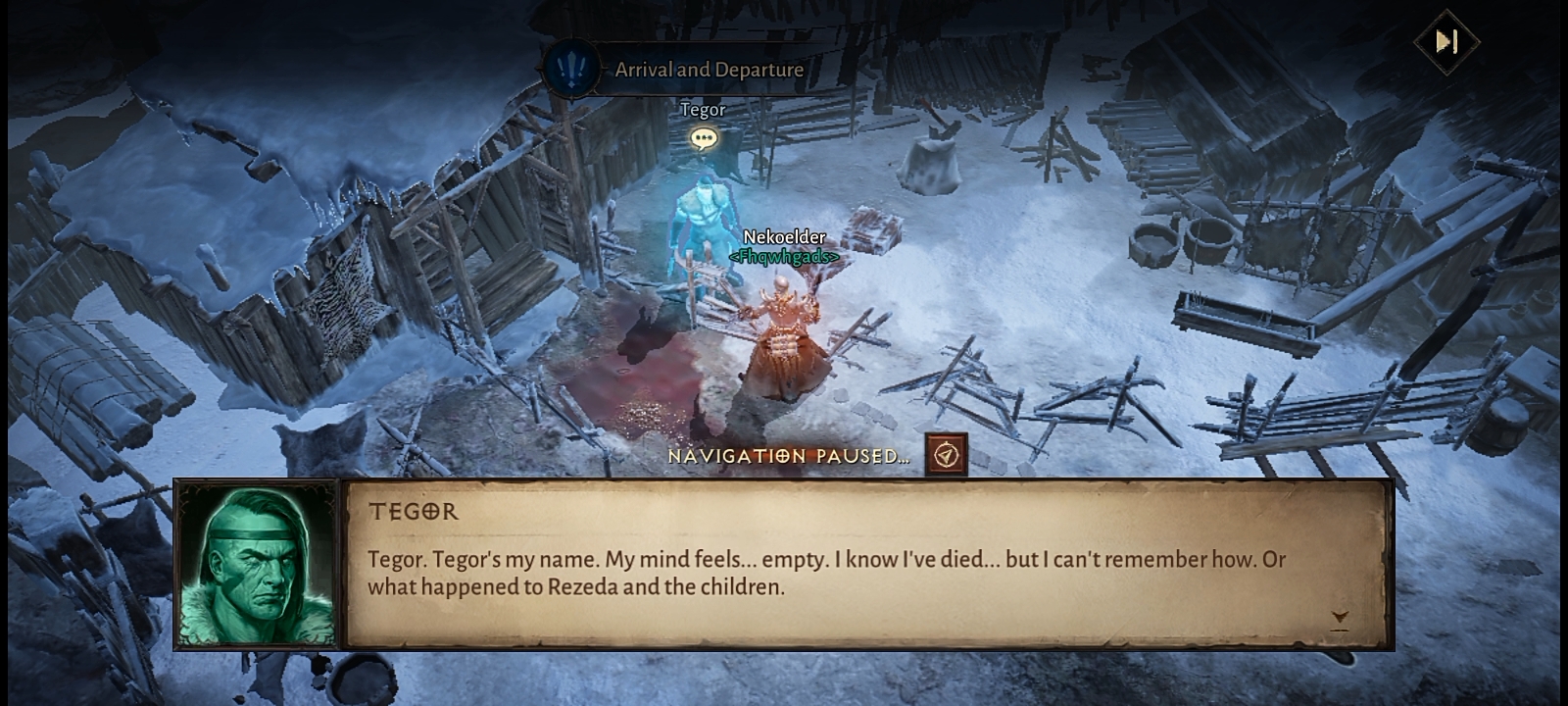Tap the speech bubble above Tegor
Image resolution: width=1568 pixels, height=706 pixels.
click(703, 138)
